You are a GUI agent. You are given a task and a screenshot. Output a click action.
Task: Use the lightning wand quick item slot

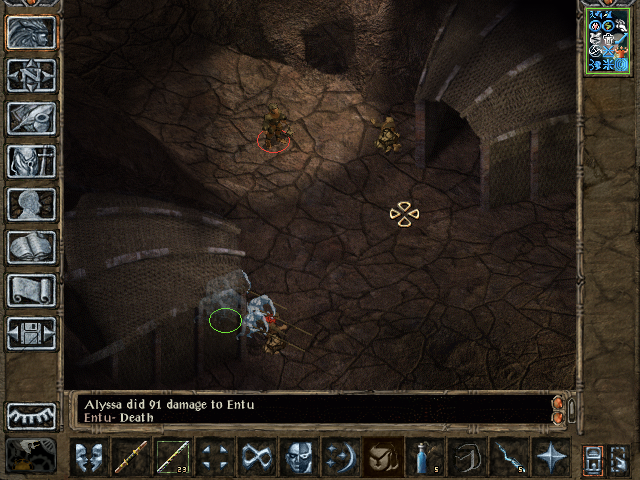point(508,457)
